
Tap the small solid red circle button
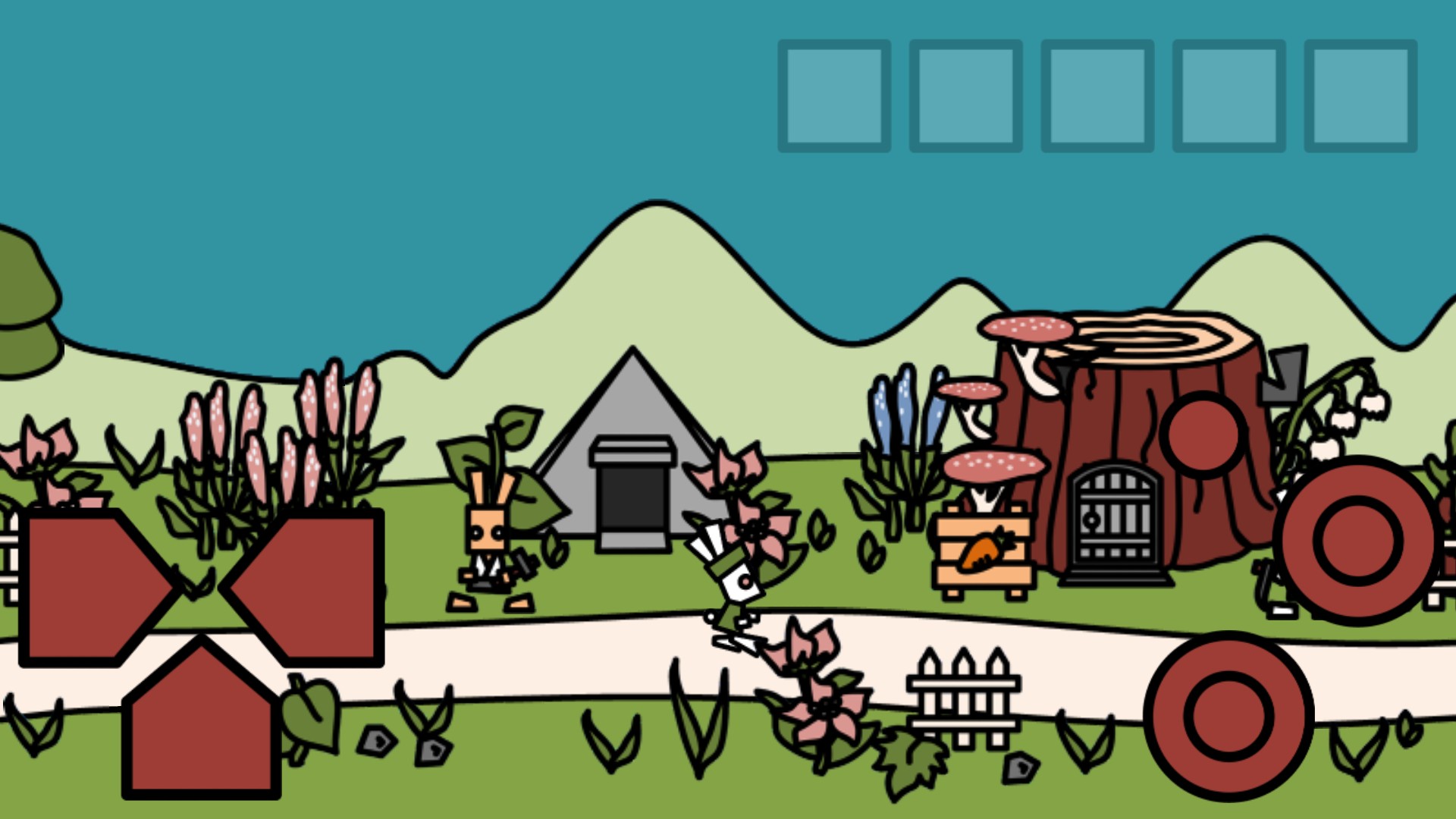[1203, 435]
